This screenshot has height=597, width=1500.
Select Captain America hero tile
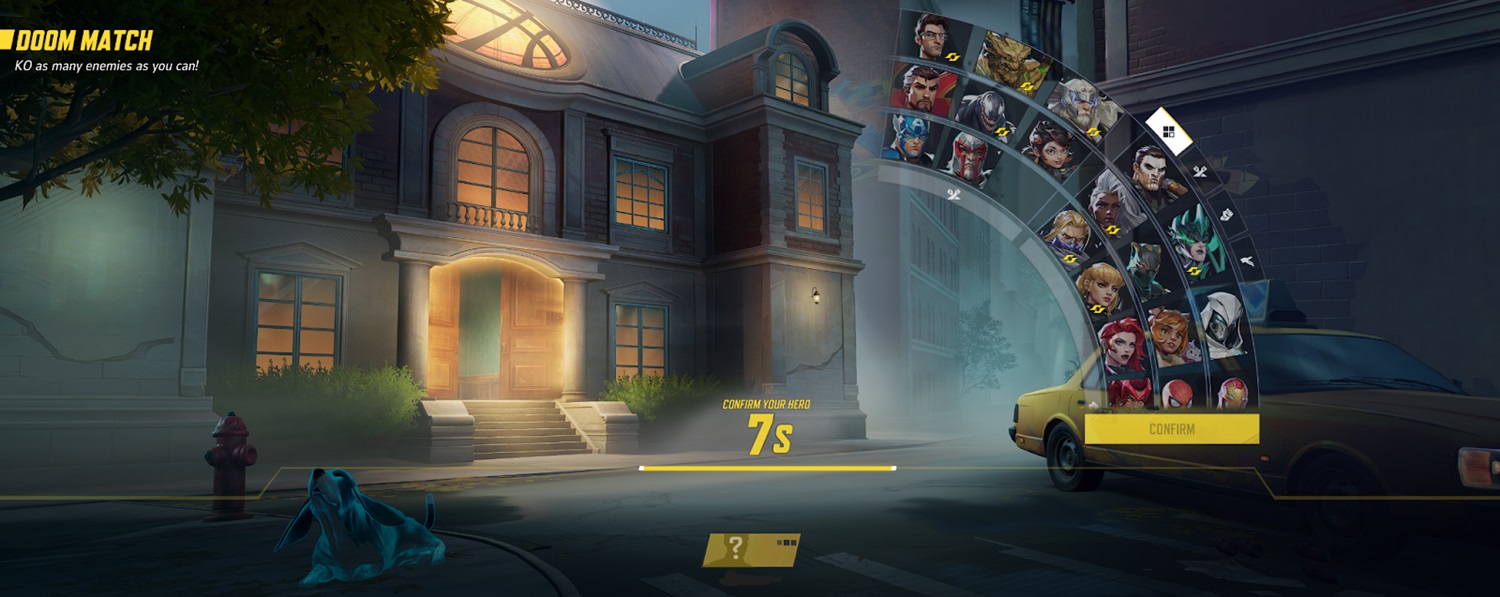click(905, 137)
